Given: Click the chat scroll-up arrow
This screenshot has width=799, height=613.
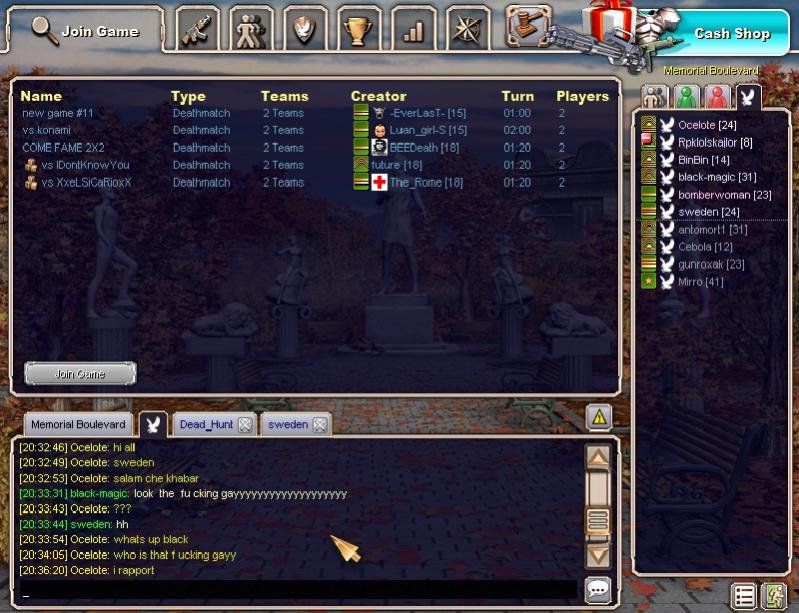Looking at the screenshot, I should (598, 458).
